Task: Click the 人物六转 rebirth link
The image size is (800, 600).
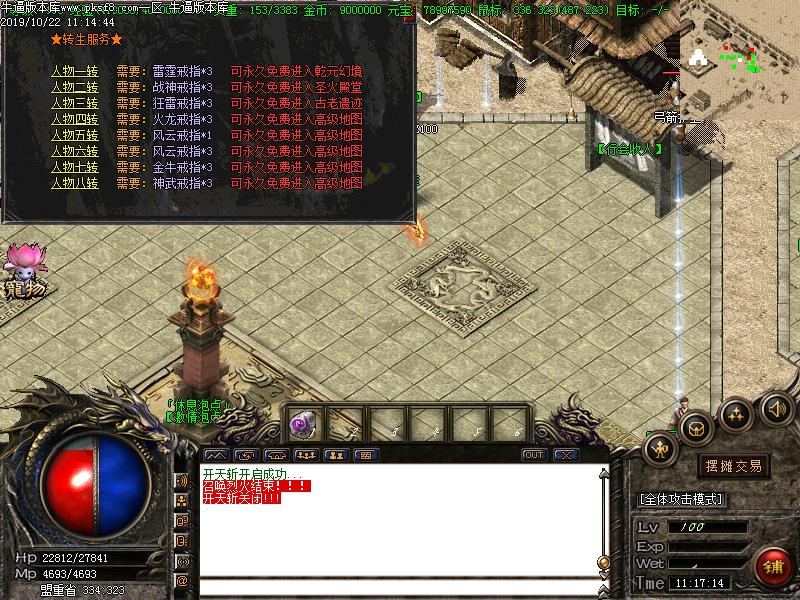Action: [75, 151]
